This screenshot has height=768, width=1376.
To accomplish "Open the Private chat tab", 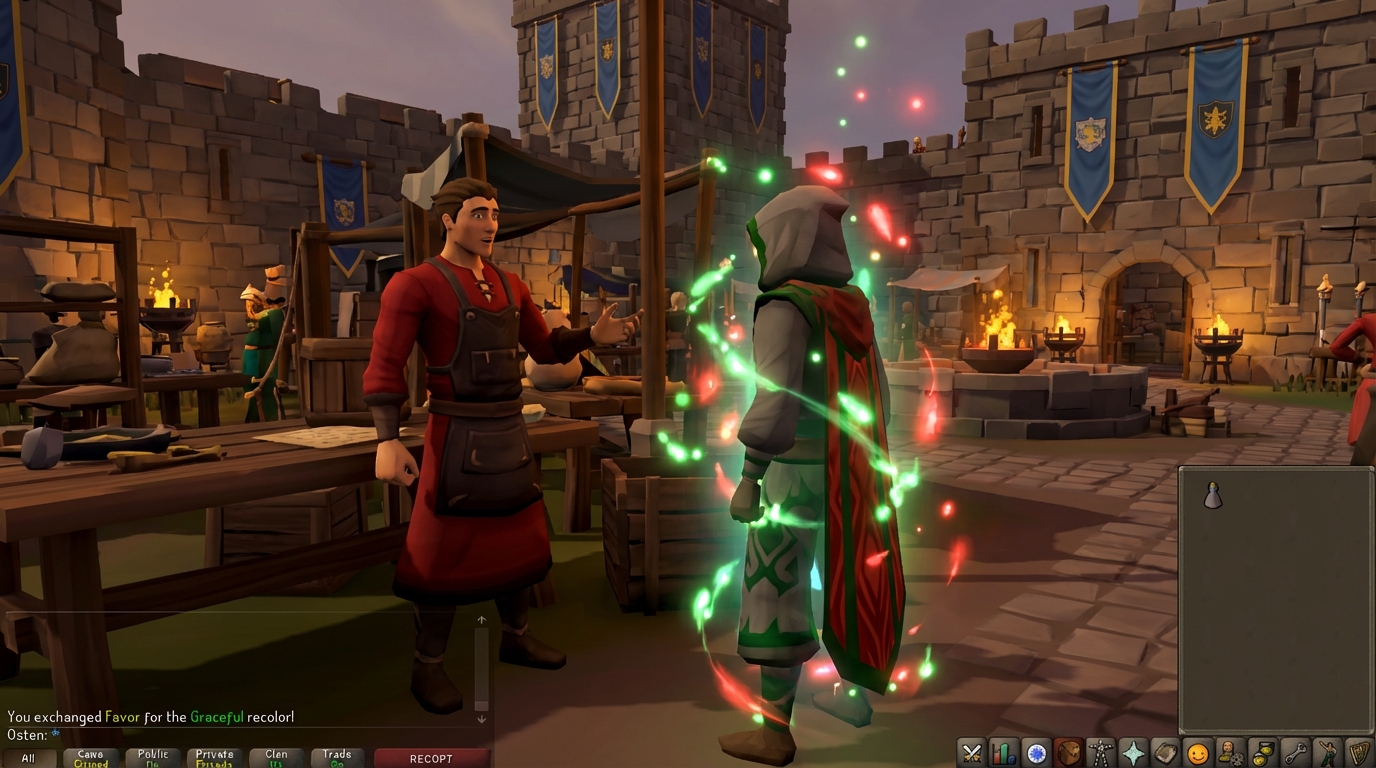I will click(x=213, y=757).
